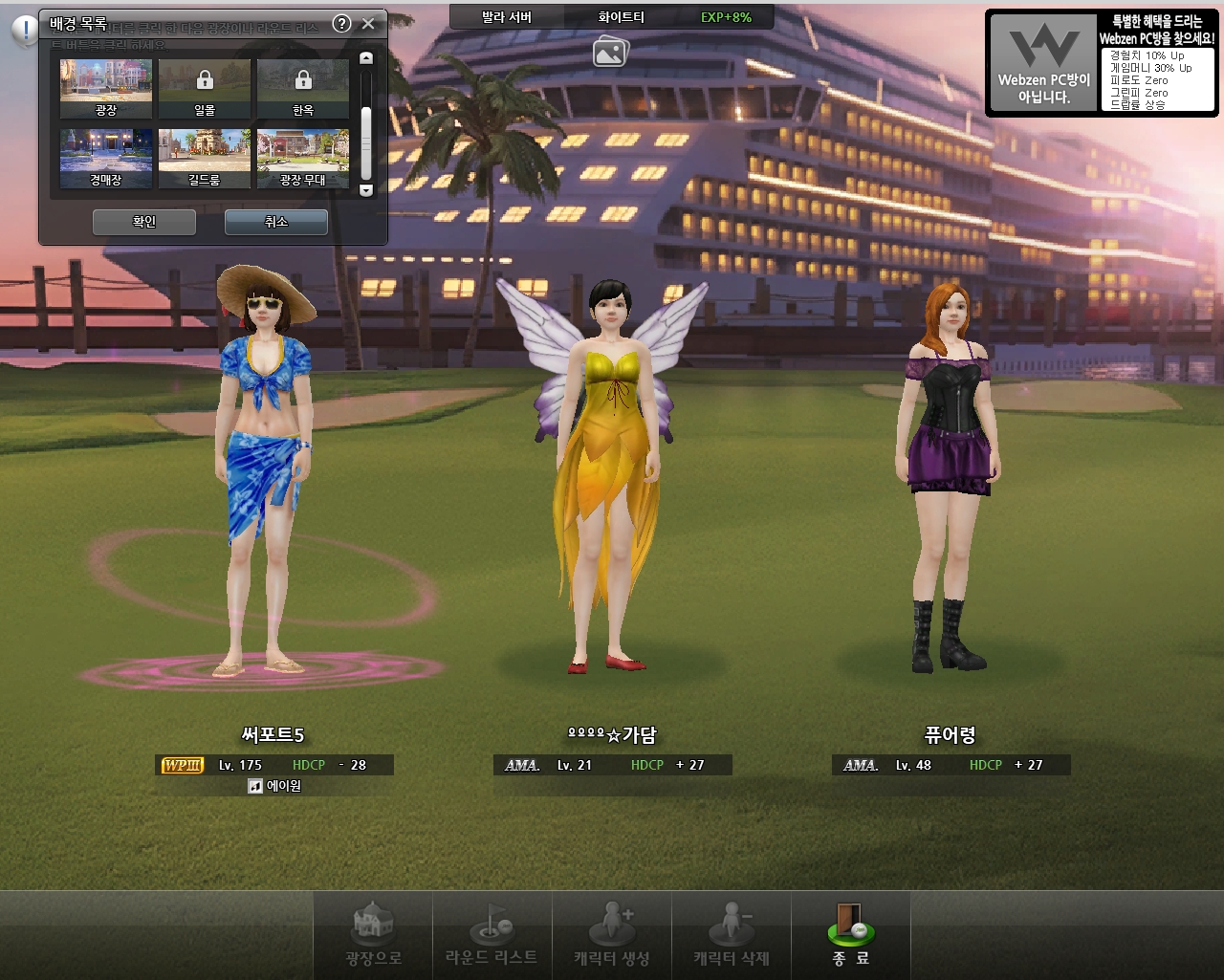
Task: Select the 경매장 background thumbnail
Action: (x=106, y=158)
